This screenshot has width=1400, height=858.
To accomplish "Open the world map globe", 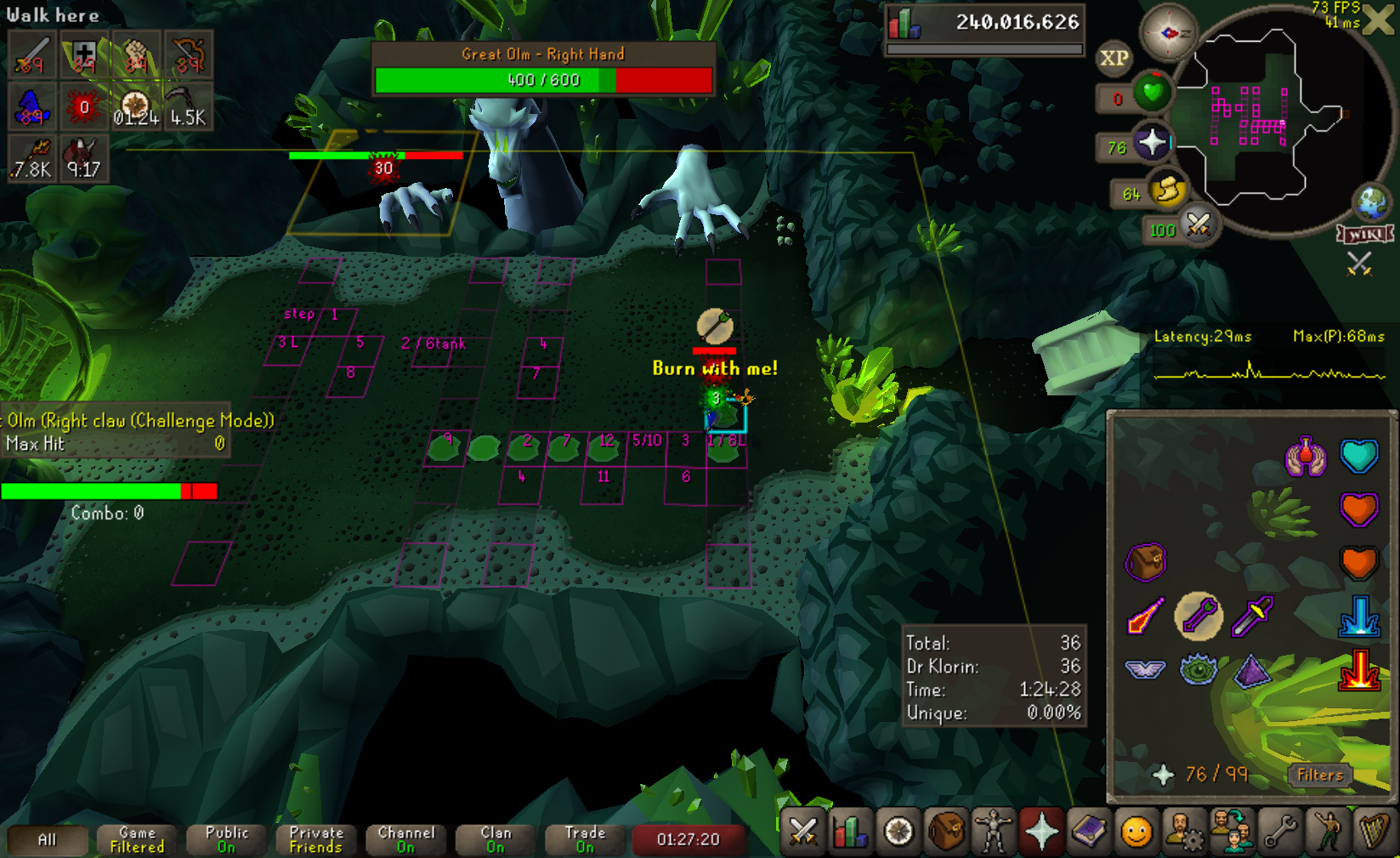I will [1370, 202].
